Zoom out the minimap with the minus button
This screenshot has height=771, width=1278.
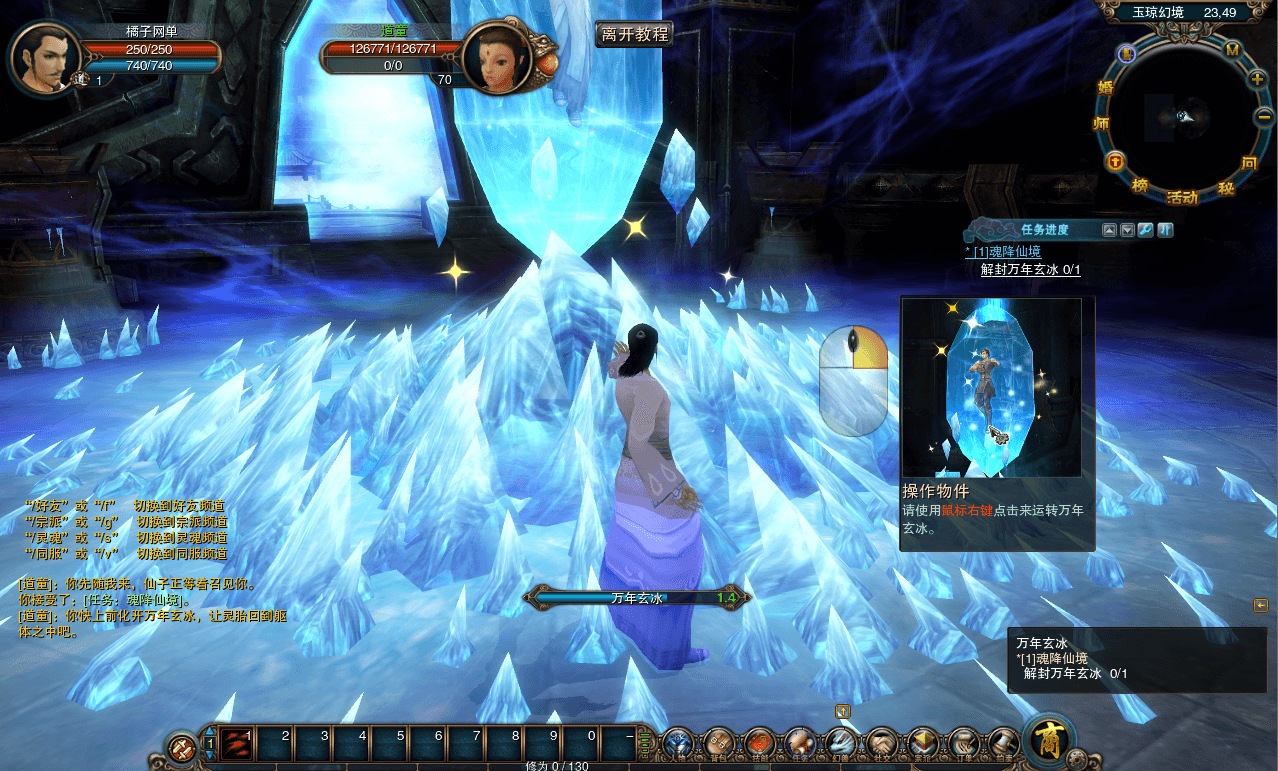[1262, 117]
